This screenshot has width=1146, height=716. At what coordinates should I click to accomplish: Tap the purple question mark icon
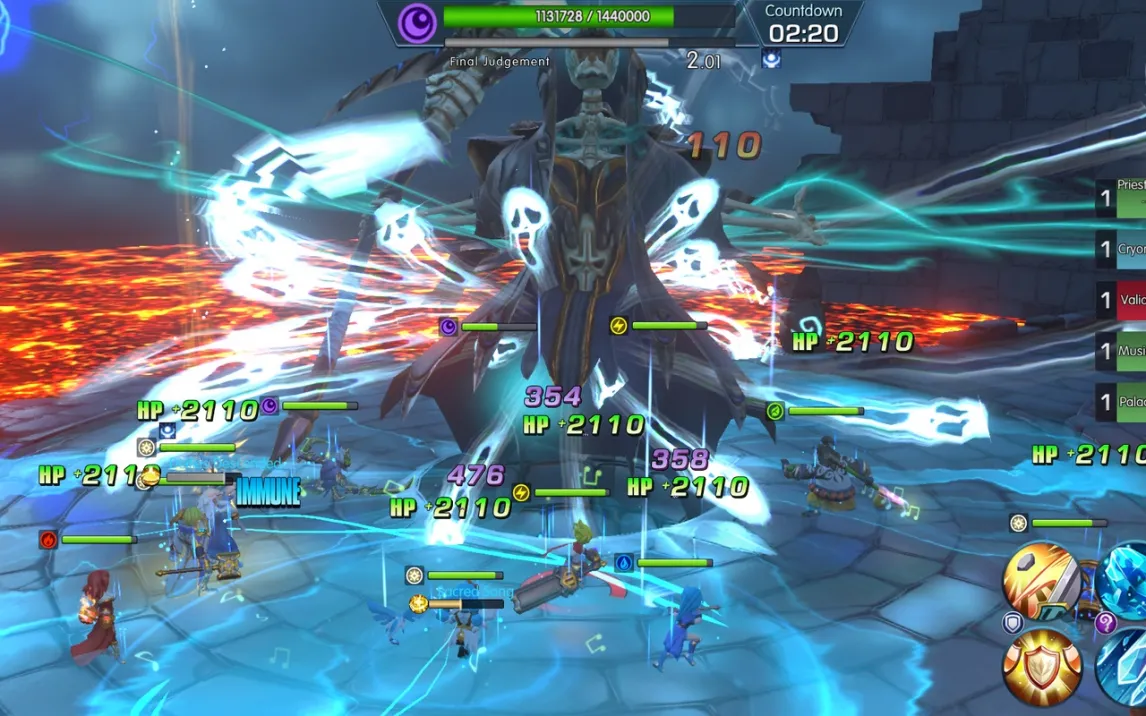click(1105, 623)
